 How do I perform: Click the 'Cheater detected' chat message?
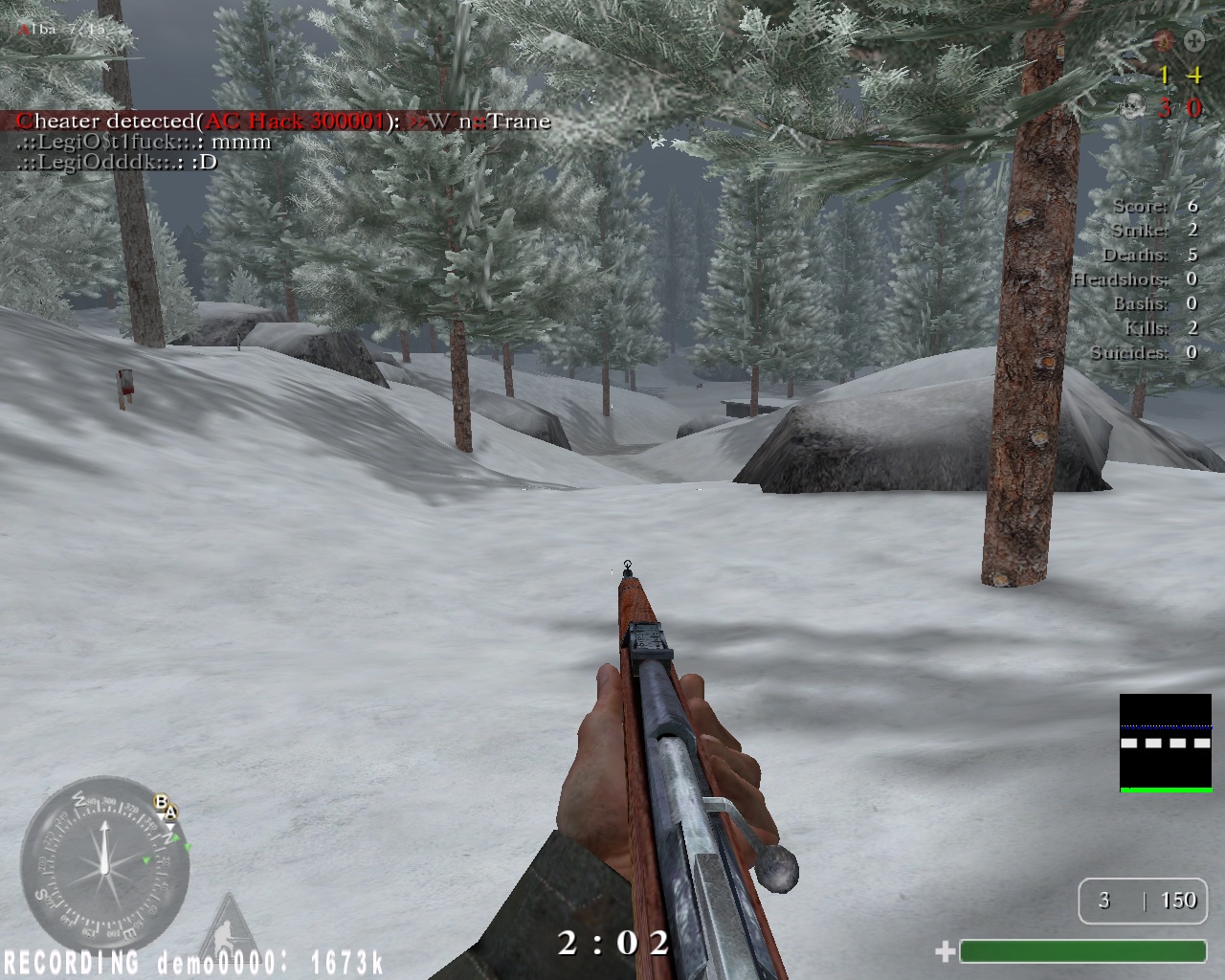pos(283,121)
